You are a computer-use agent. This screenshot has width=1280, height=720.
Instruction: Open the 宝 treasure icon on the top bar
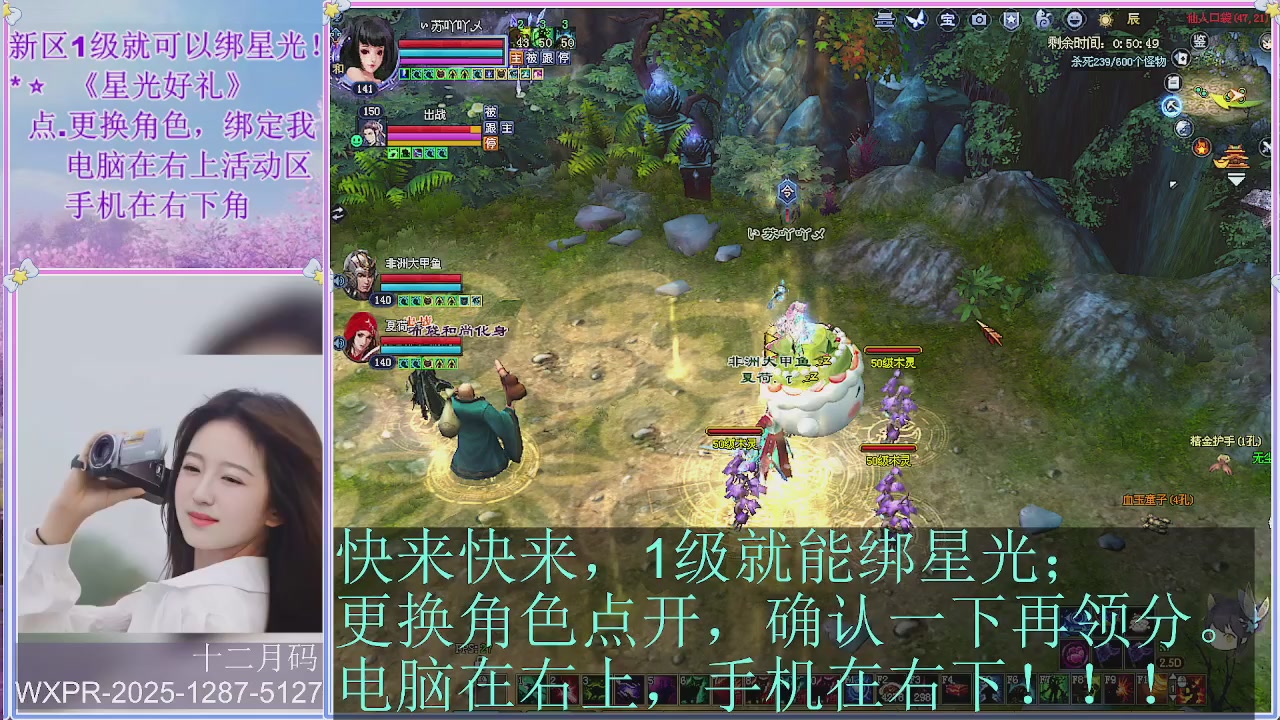pyautogui.click(x=947, y=19)
